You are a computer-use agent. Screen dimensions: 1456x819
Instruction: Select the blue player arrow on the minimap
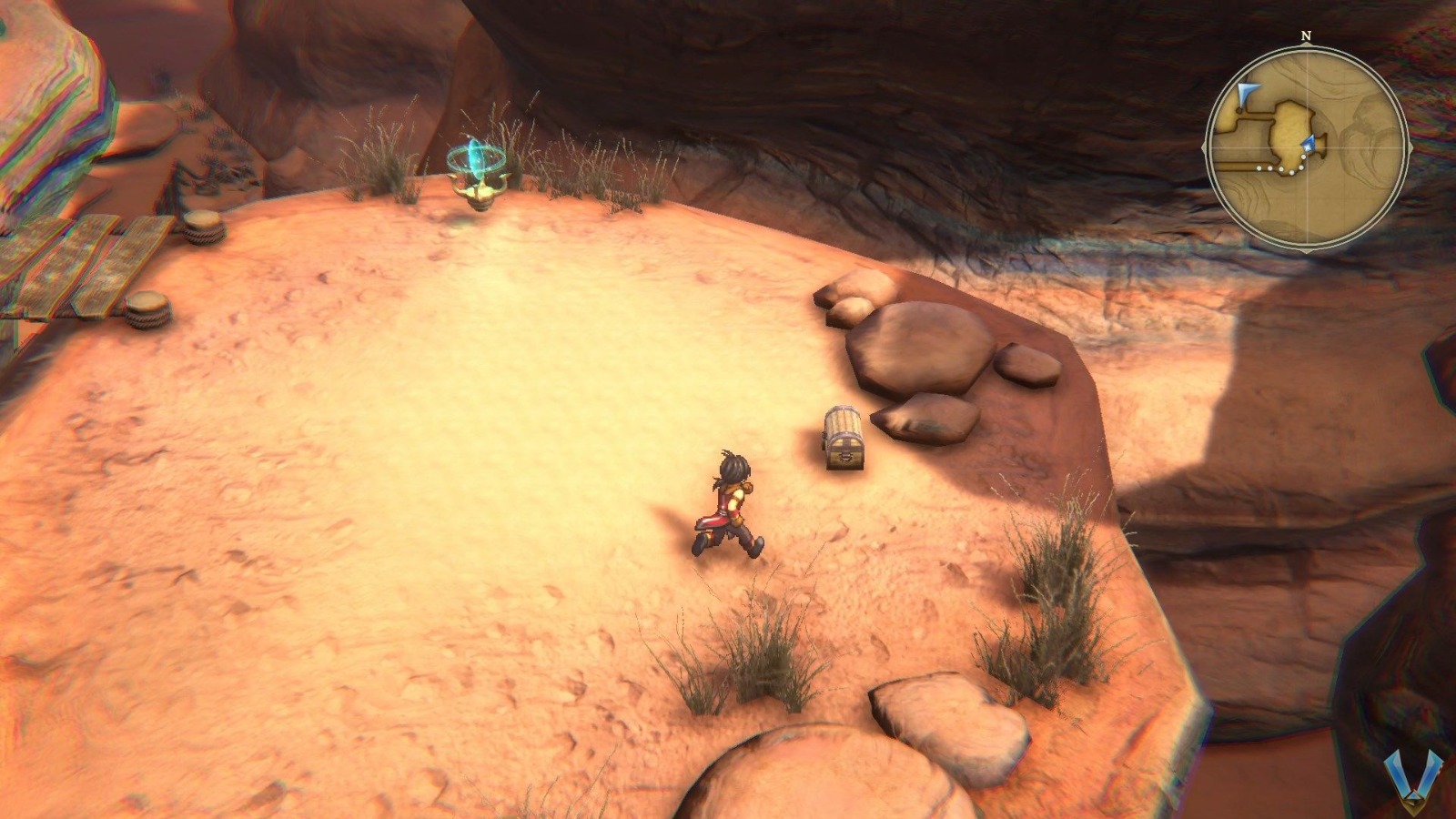pos(1309,143)
